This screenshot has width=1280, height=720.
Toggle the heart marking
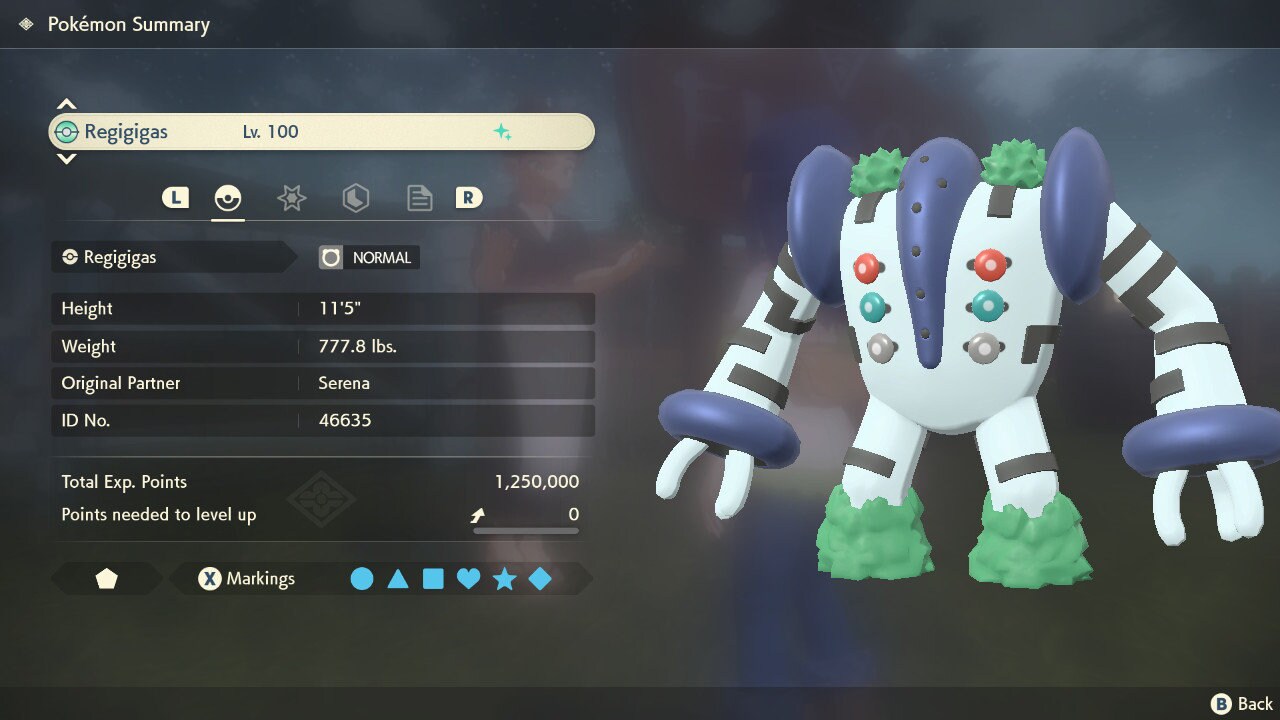click(x=468, y=579)
